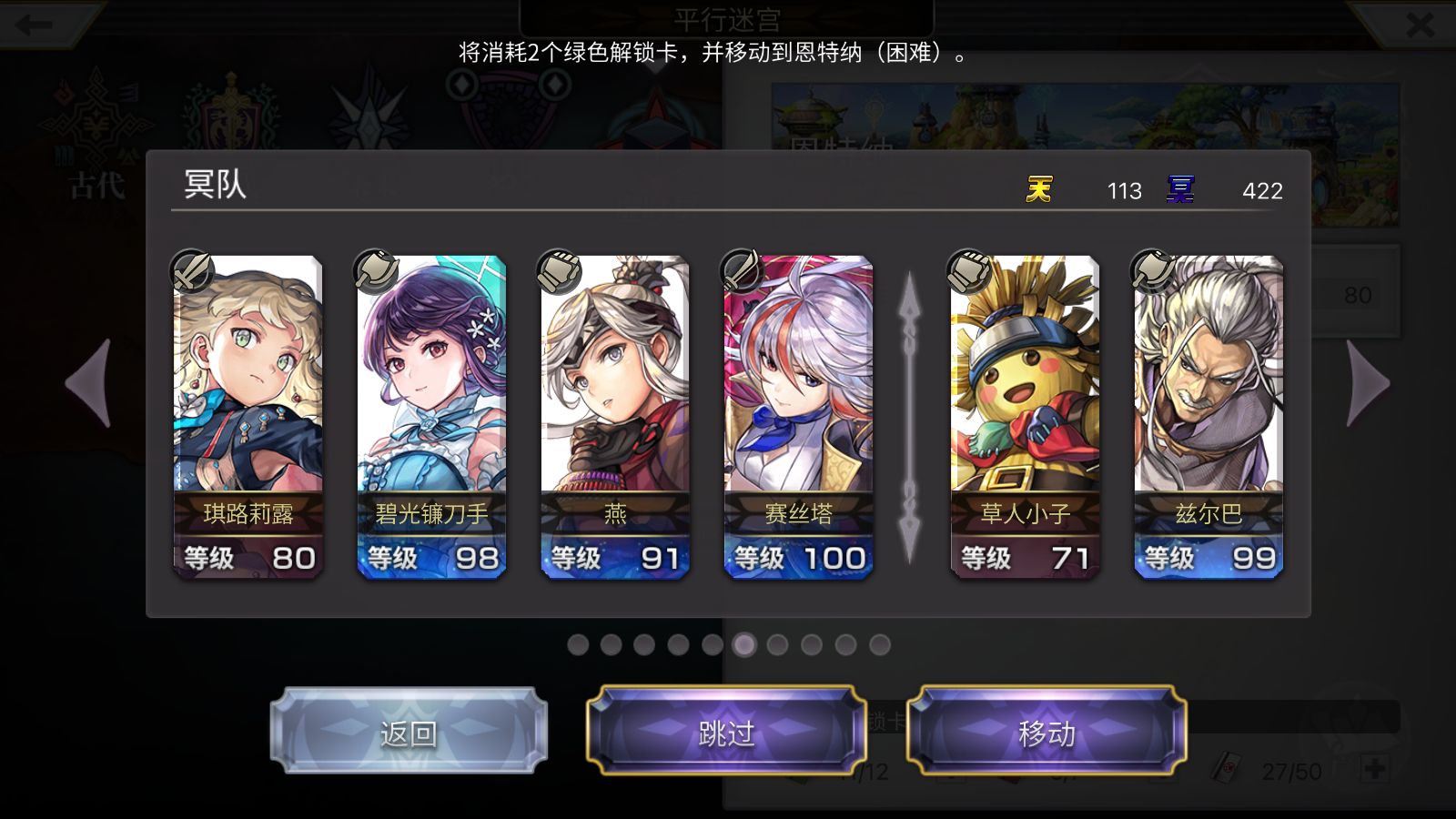Viewport: 1456px width, 819px height.
Task: Select the first pagination dot
Action: [579, 646]
